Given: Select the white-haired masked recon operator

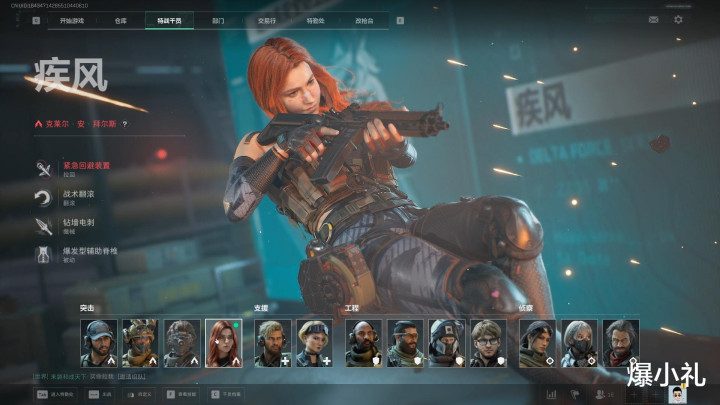Looking at the screenshot, I should tap(578, 343).
